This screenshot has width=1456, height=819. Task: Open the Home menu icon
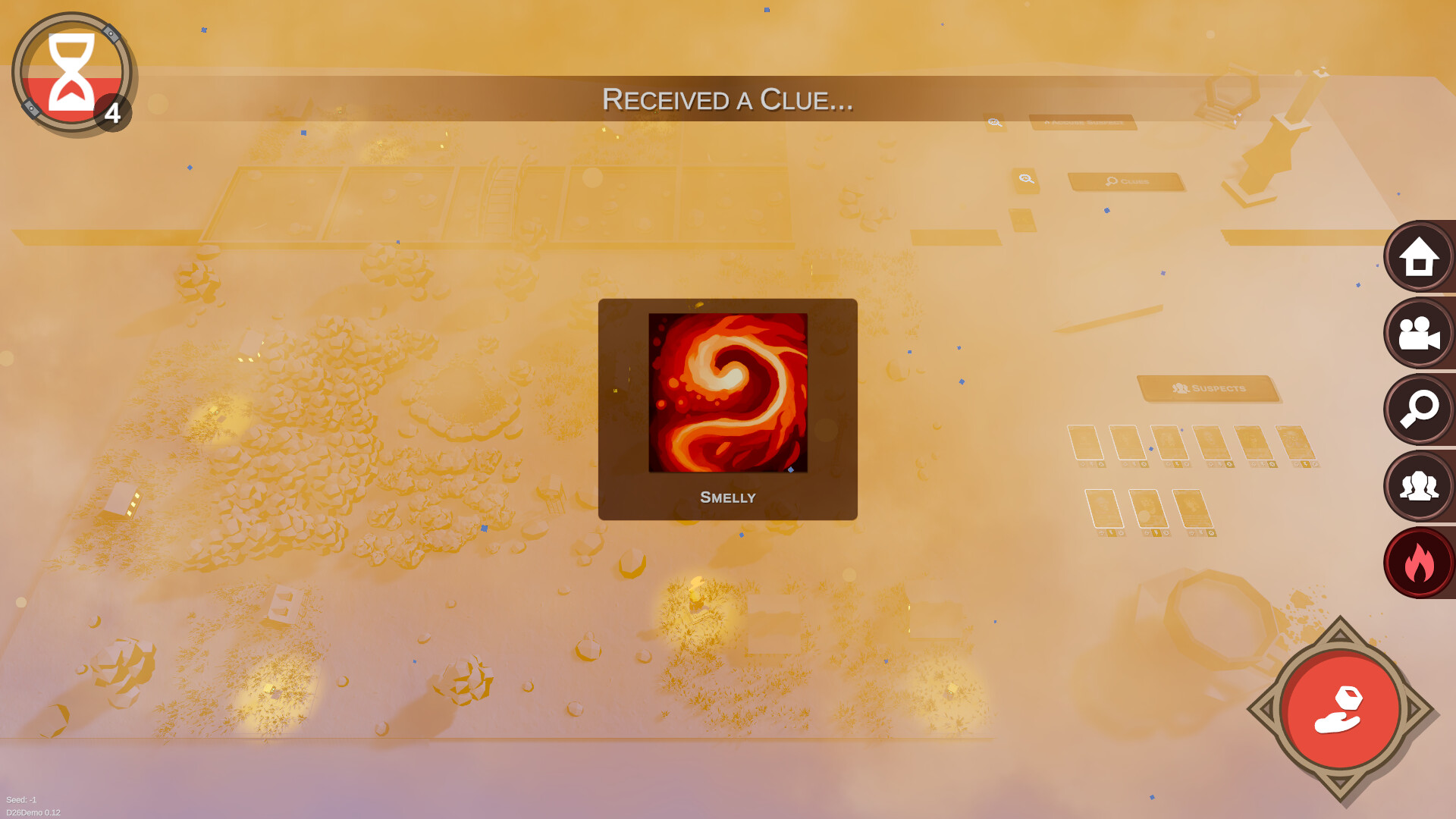pos(1418,256)
